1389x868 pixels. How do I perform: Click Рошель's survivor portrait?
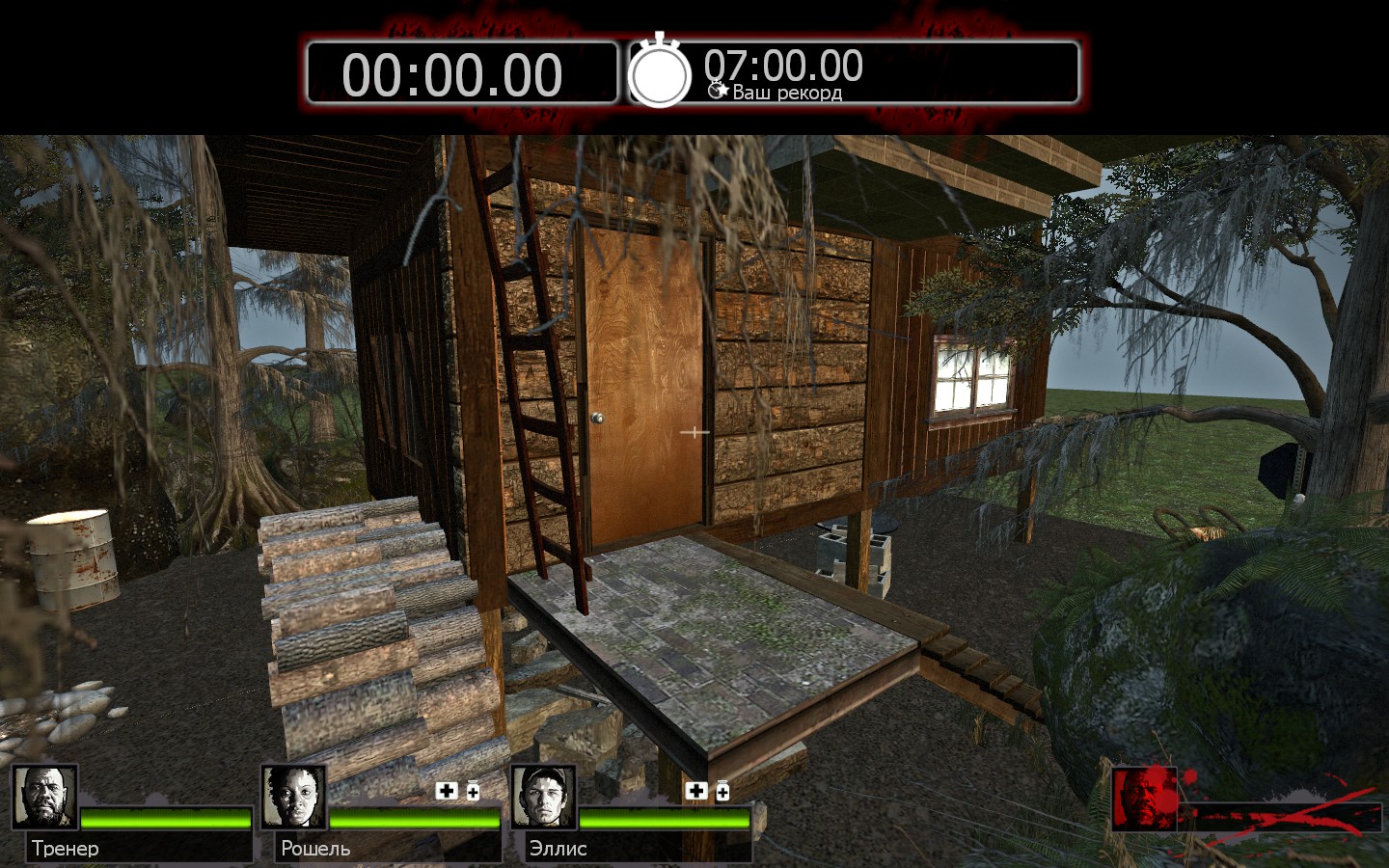click(x=293, y=797)
